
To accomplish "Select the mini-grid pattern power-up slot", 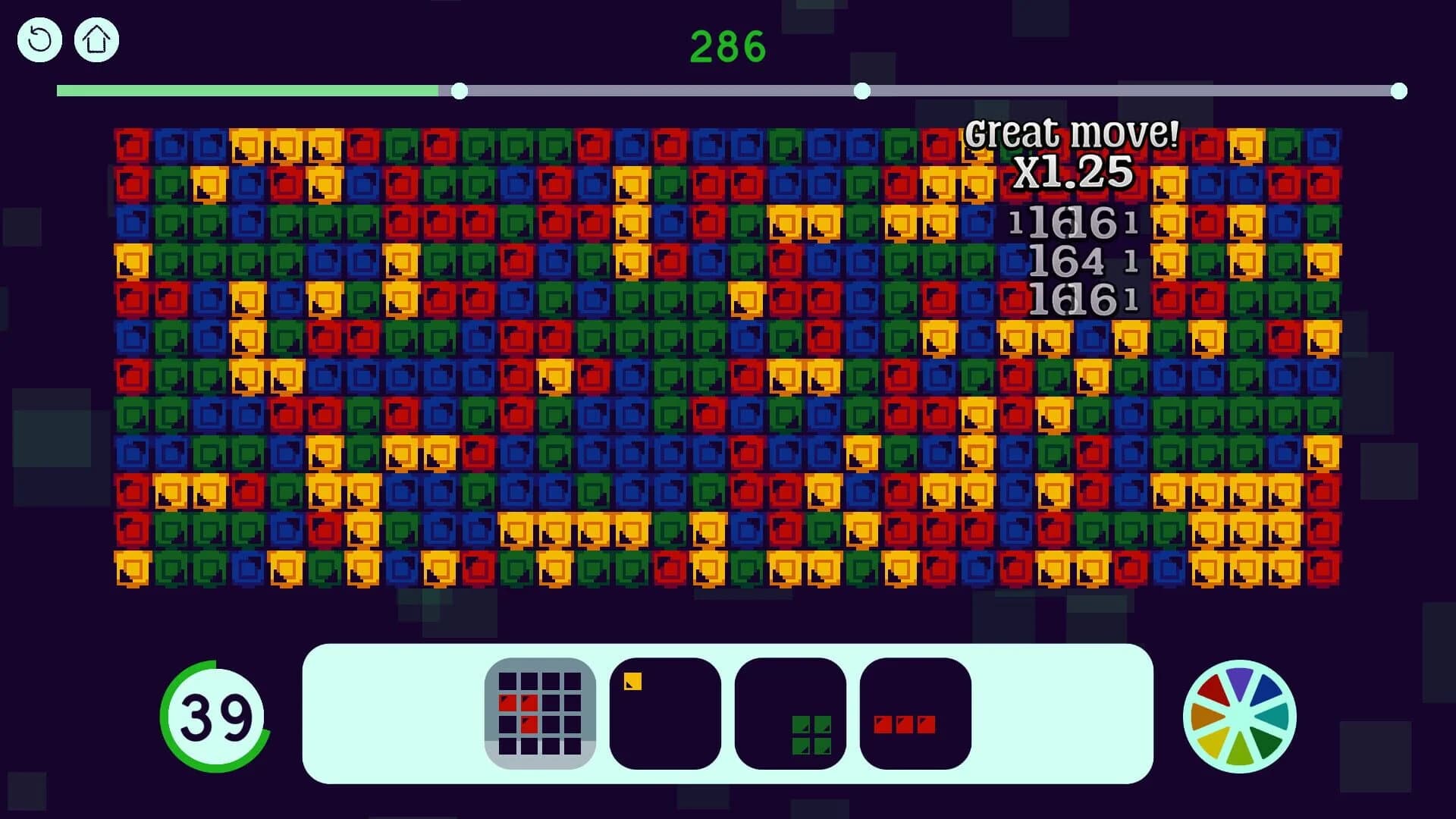I will (540, 711).
